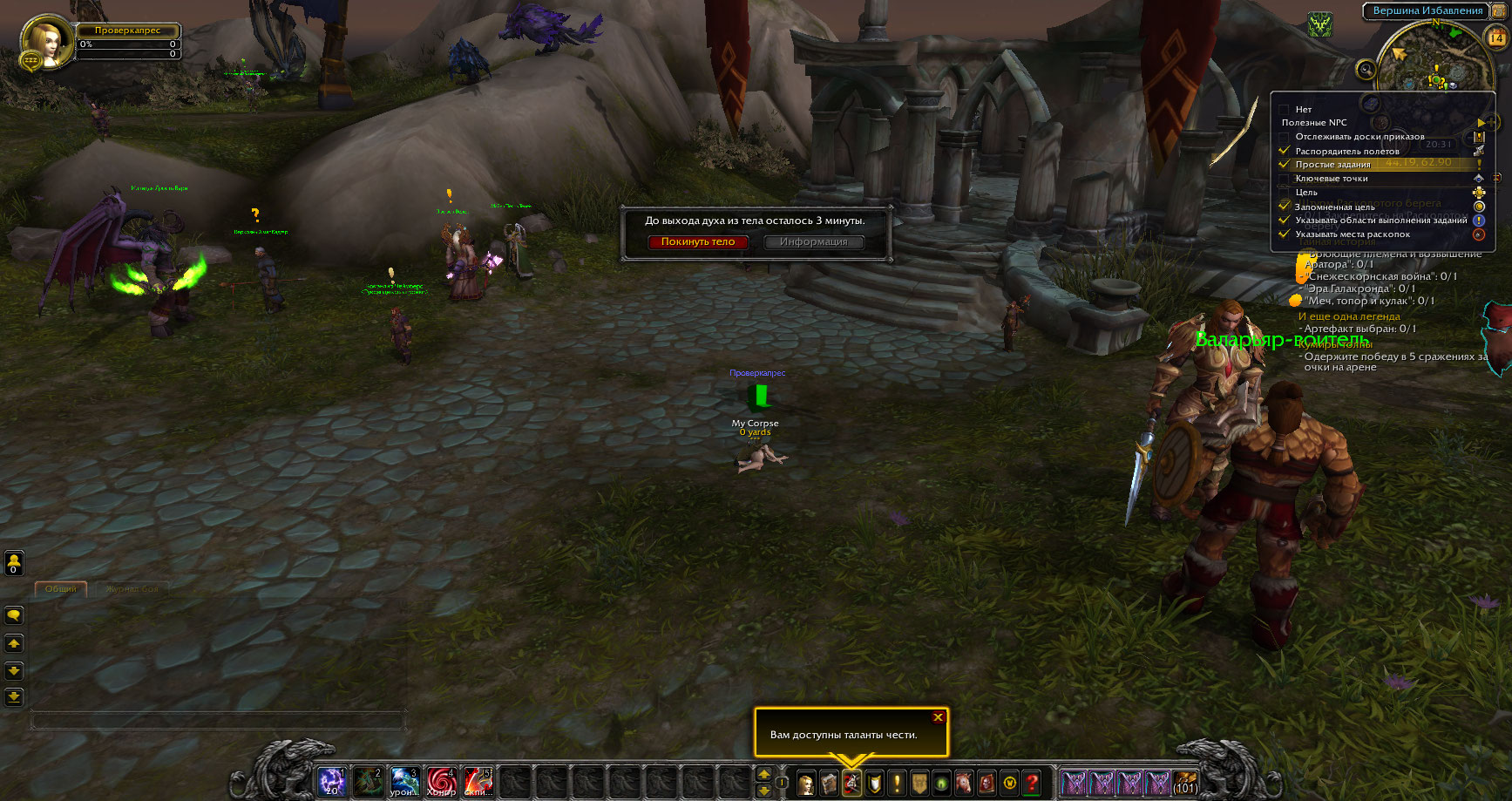The width and height of the screenshot is (1512, 801).
Task: Open the red question mark help button
Action: 1032,783
